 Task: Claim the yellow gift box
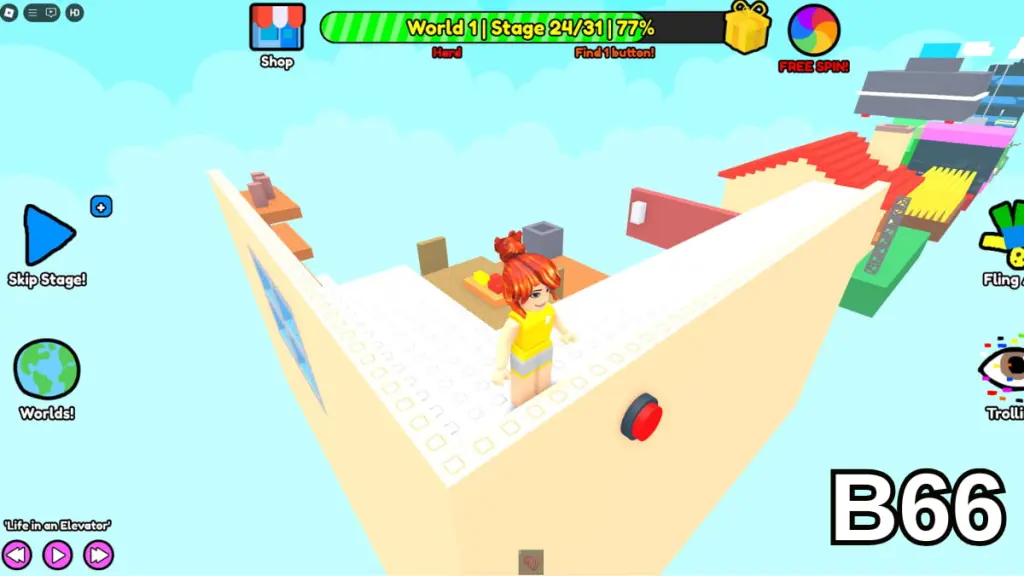click(x=747, y=27)
